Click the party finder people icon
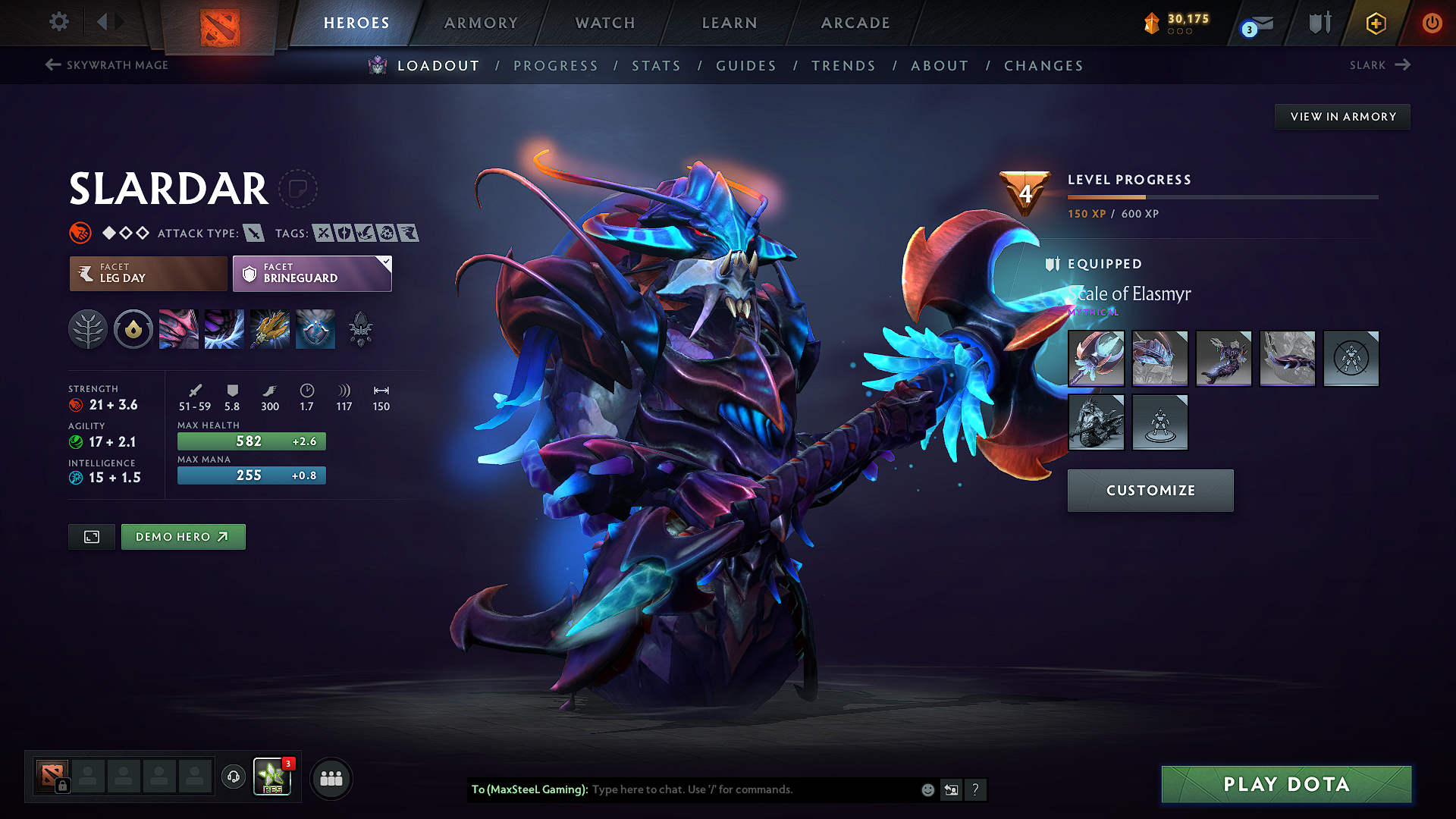This screenshot has height=819, width=1456. pos(331,778)
